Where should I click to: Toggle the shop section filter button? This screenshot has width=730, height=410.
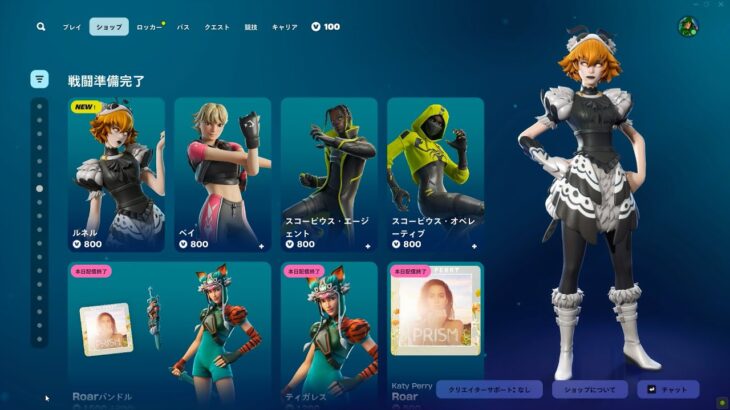(40, 78)
